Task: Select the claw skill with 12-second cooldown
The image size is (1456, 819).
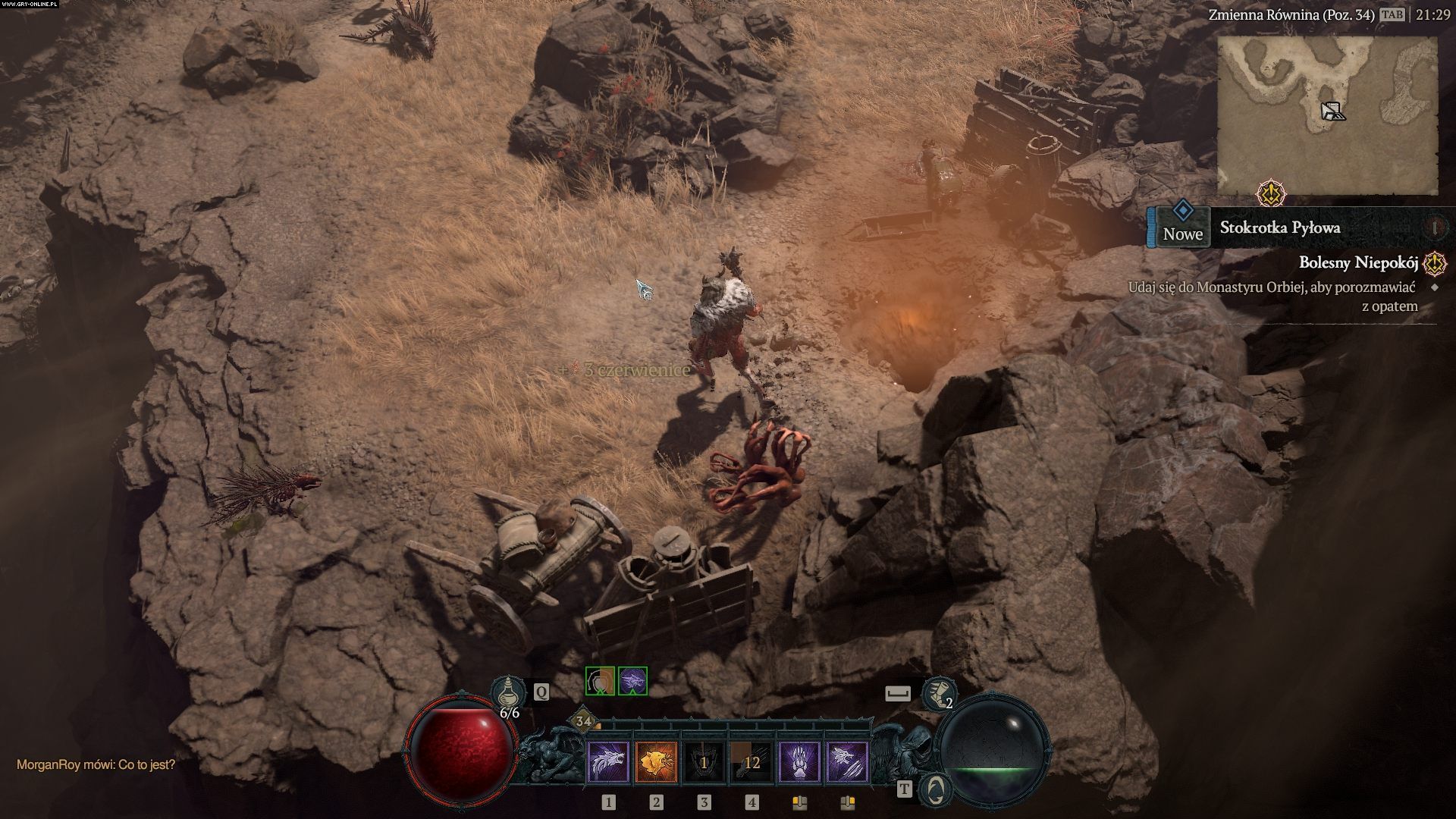Action: pyautogui.click(x=752, y=762)
